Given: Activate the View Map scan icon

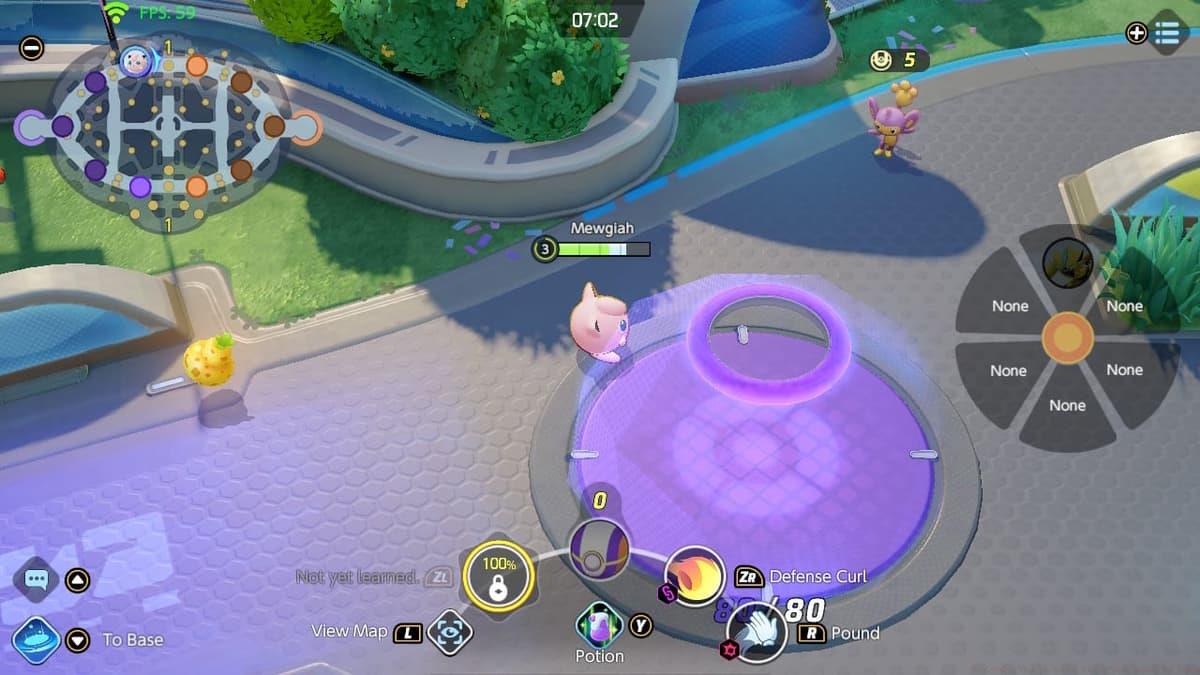Looking at the screenshot, I should [449, 632].
